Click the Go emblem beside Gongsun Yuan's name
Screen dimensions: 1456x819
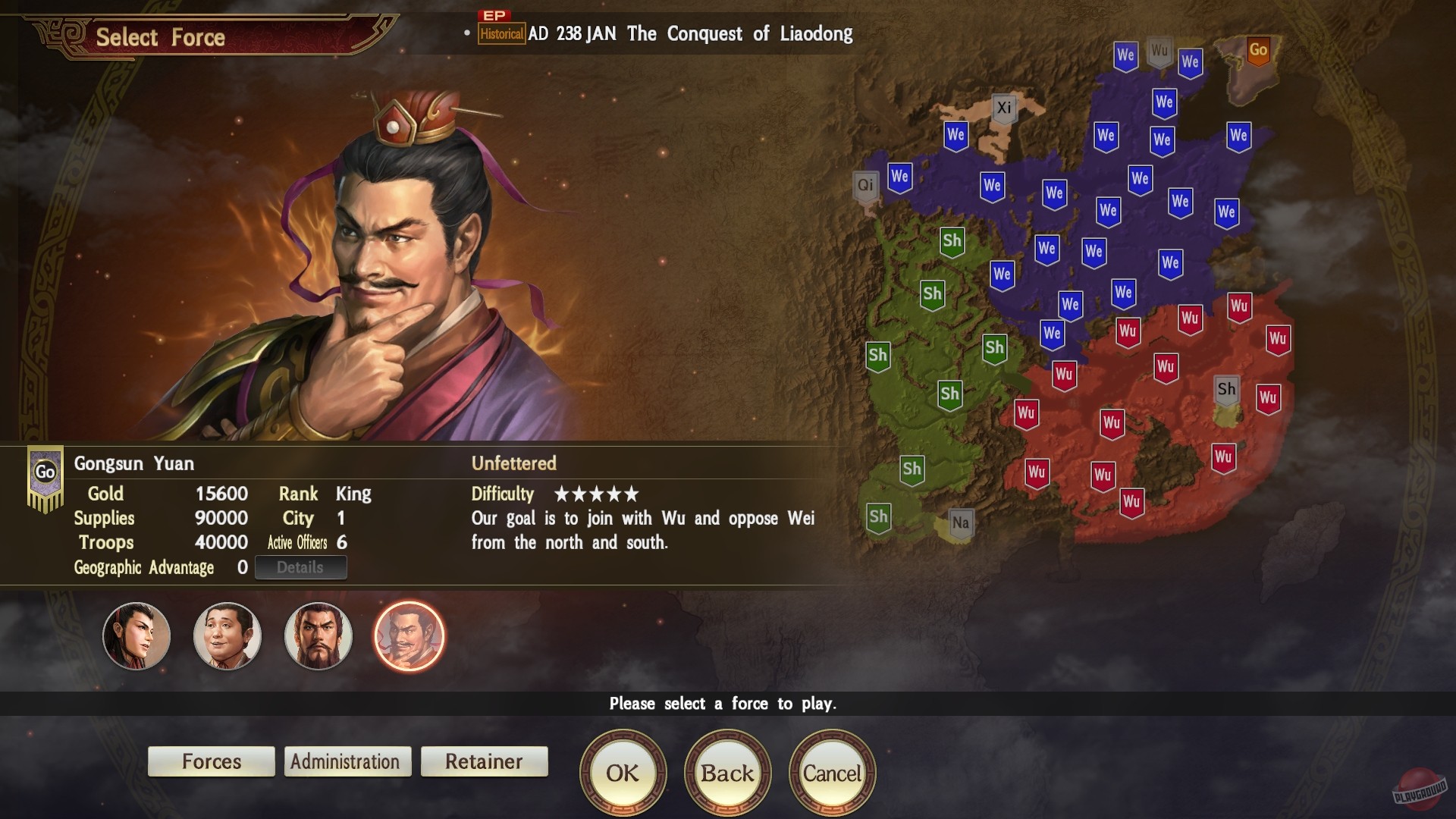pos(44,471)
